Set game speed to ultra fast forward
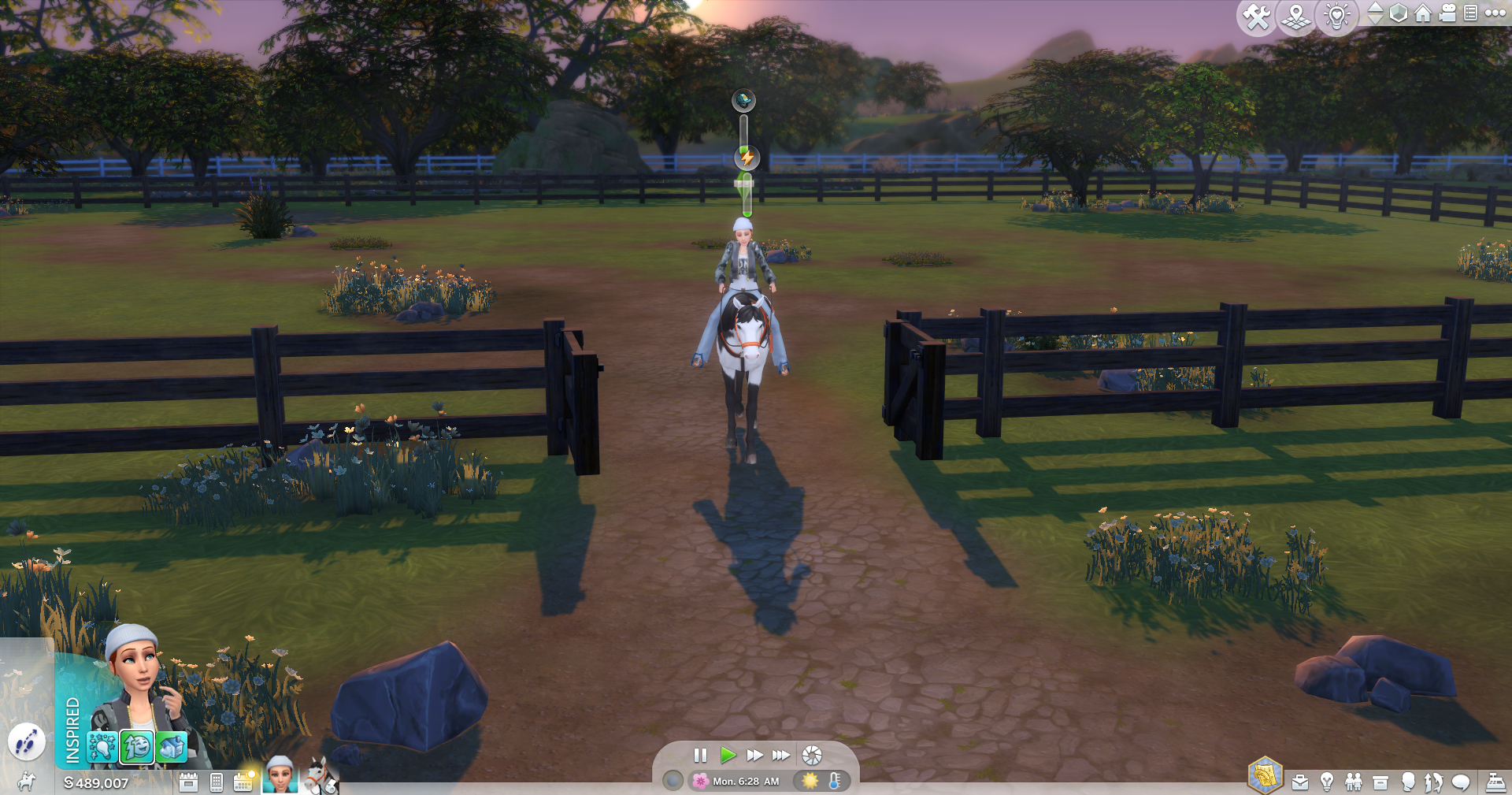Screen dimensions: 1512x795 pos(780,755)
